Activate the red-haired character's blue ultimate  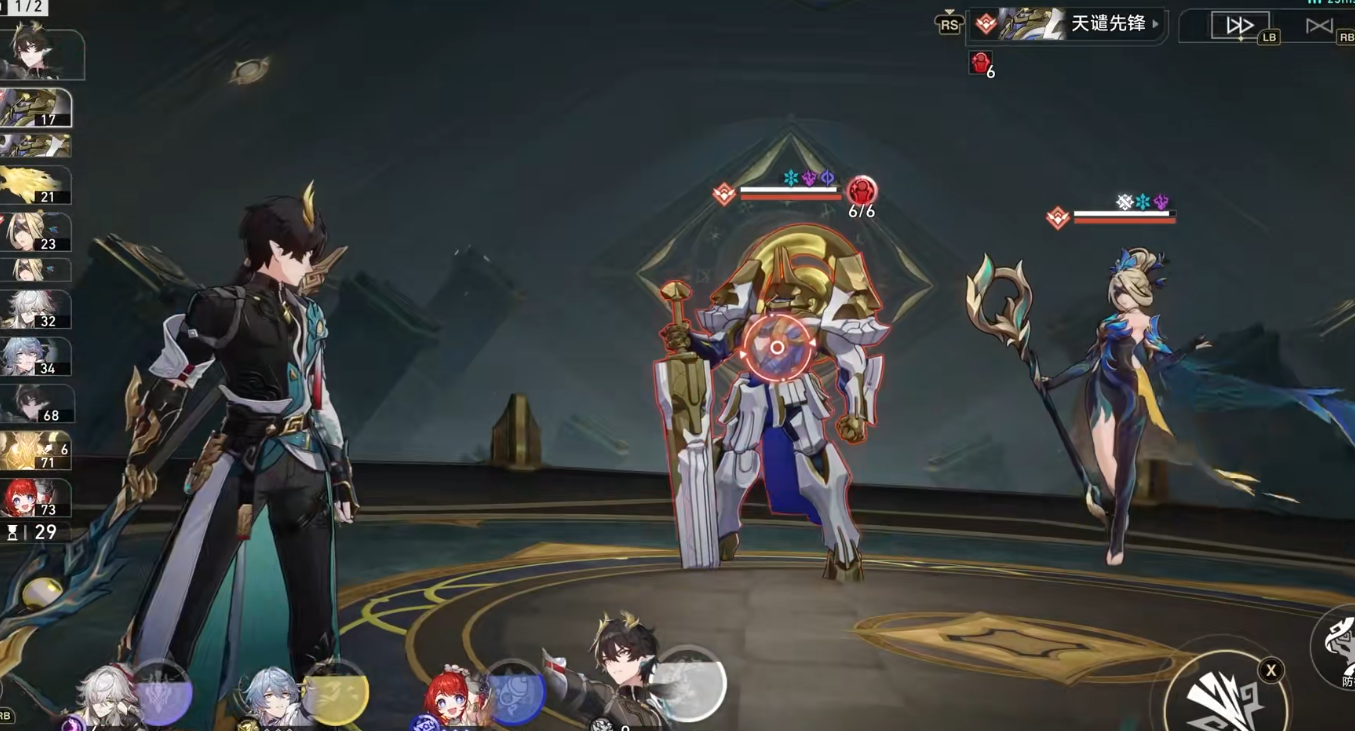coord(514,692)
